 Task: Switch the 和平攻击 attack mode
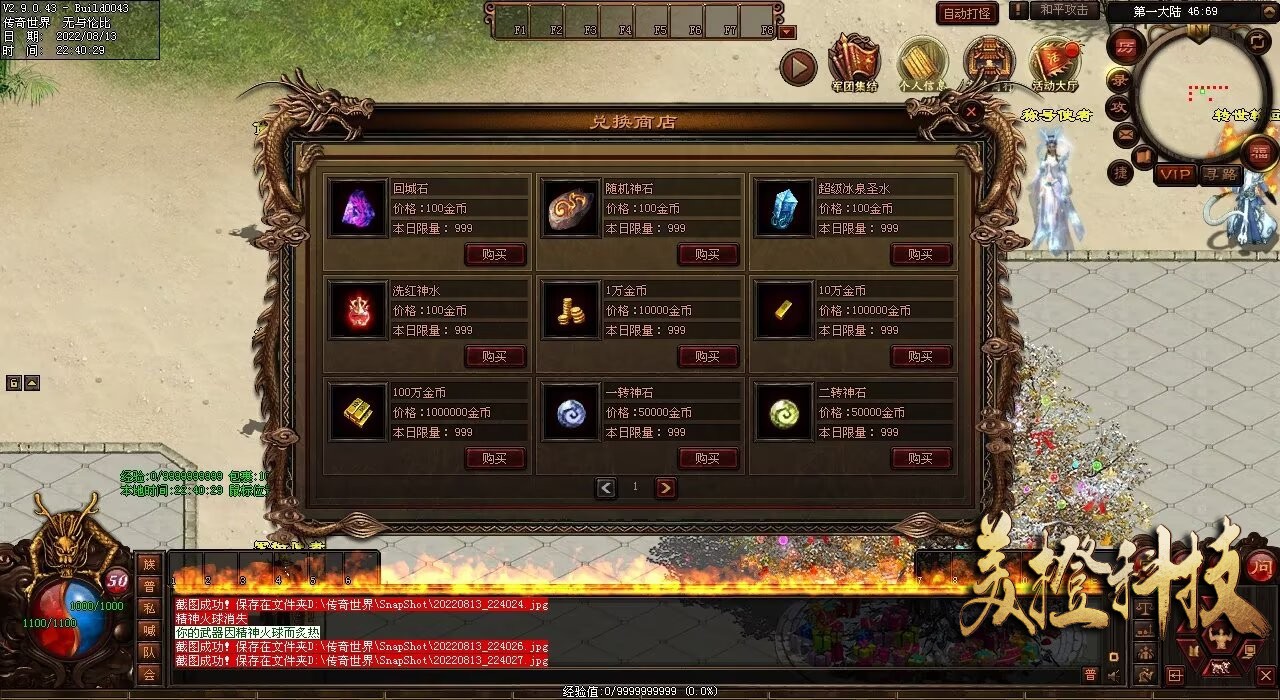1063,10
